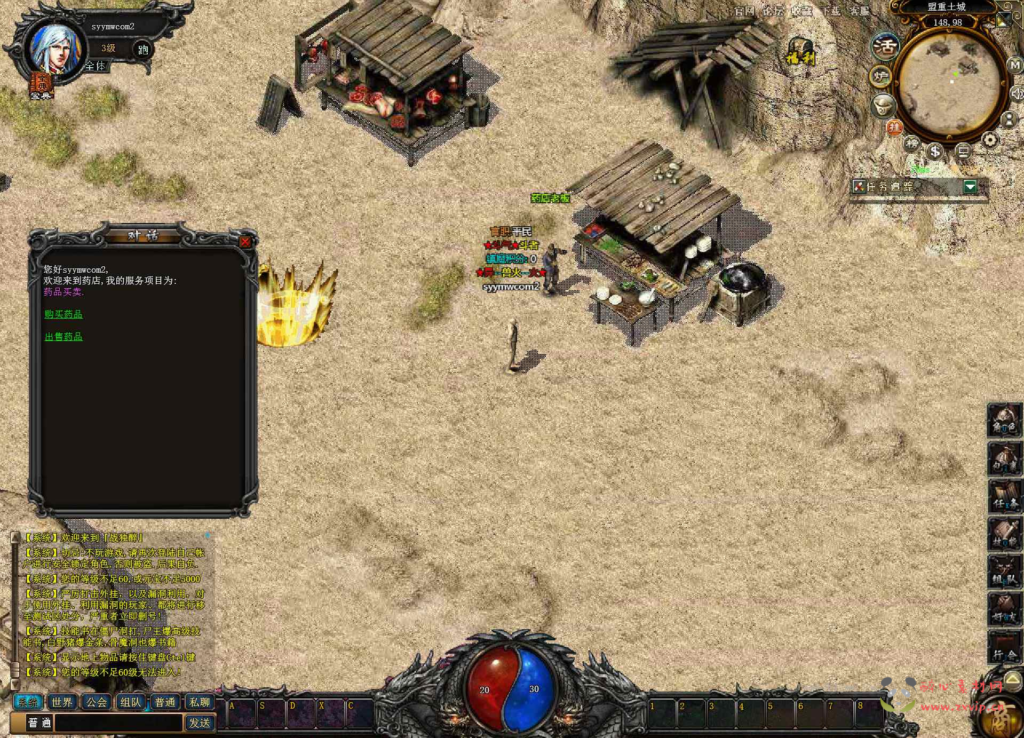The width and height of the screenshot is (1024, 738).
Task: Open the 包裹 bag inventory
Action: pos(1004,459)
